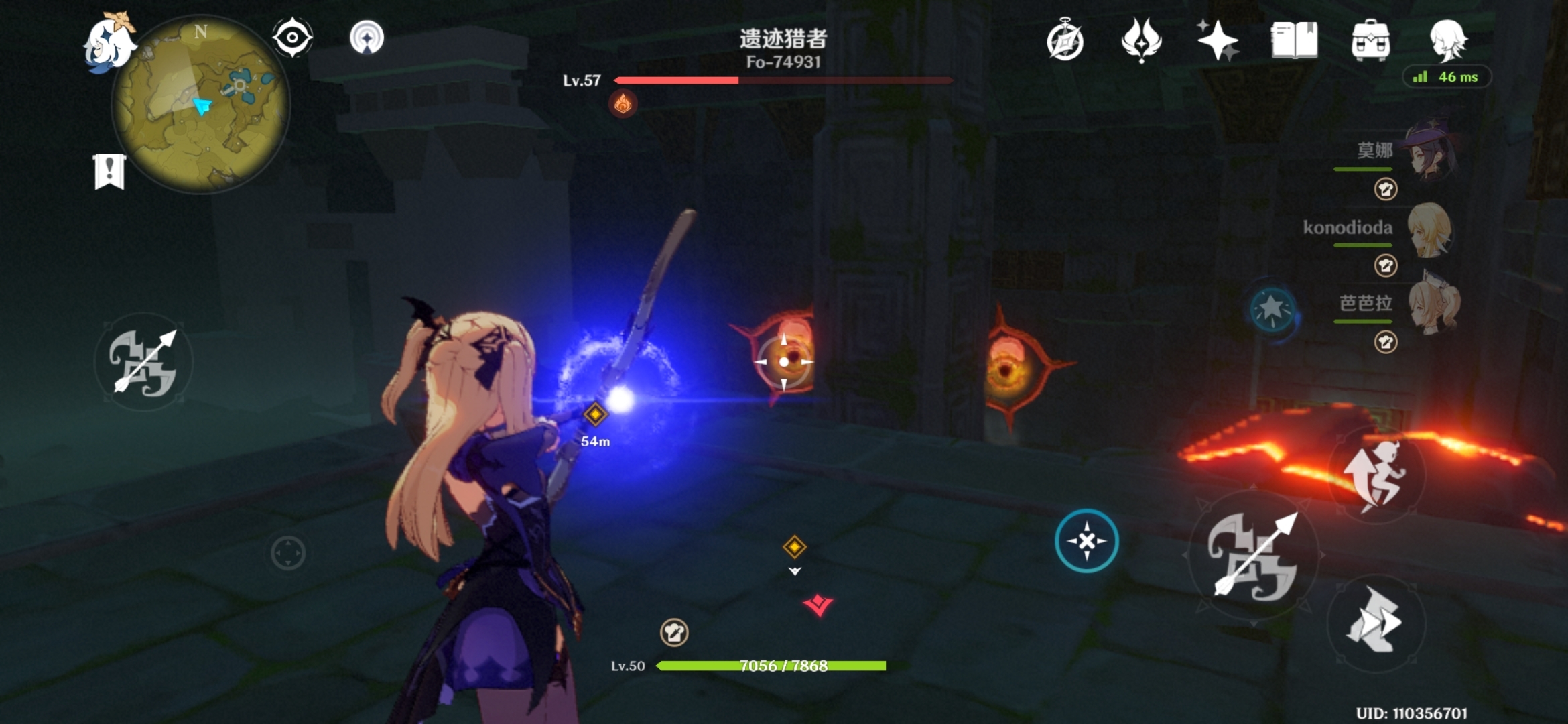Image resolution: width=1568 pixels, height=724 pixels.
Task: Open the compass adventure handbook icon
Action: coord(1065,42)
